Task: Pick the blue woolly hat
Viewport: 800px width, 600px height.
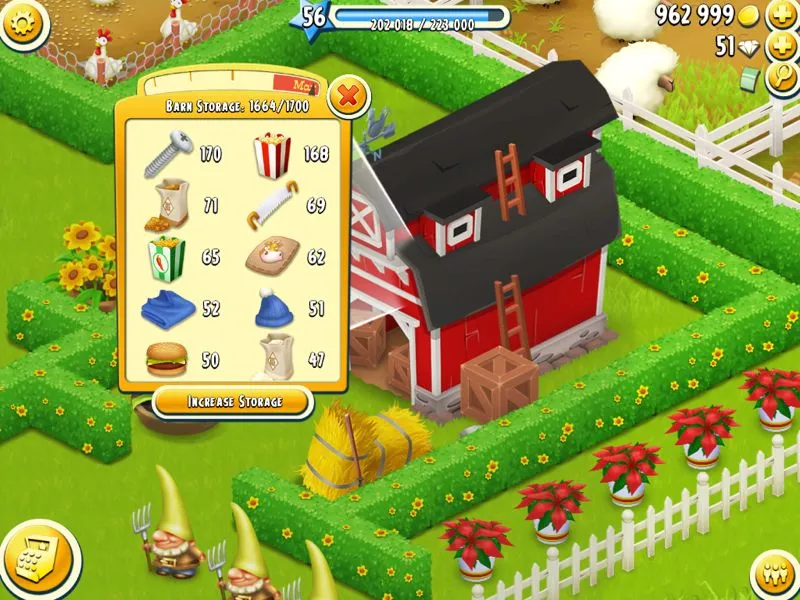Action: click(x=271, y=308)
